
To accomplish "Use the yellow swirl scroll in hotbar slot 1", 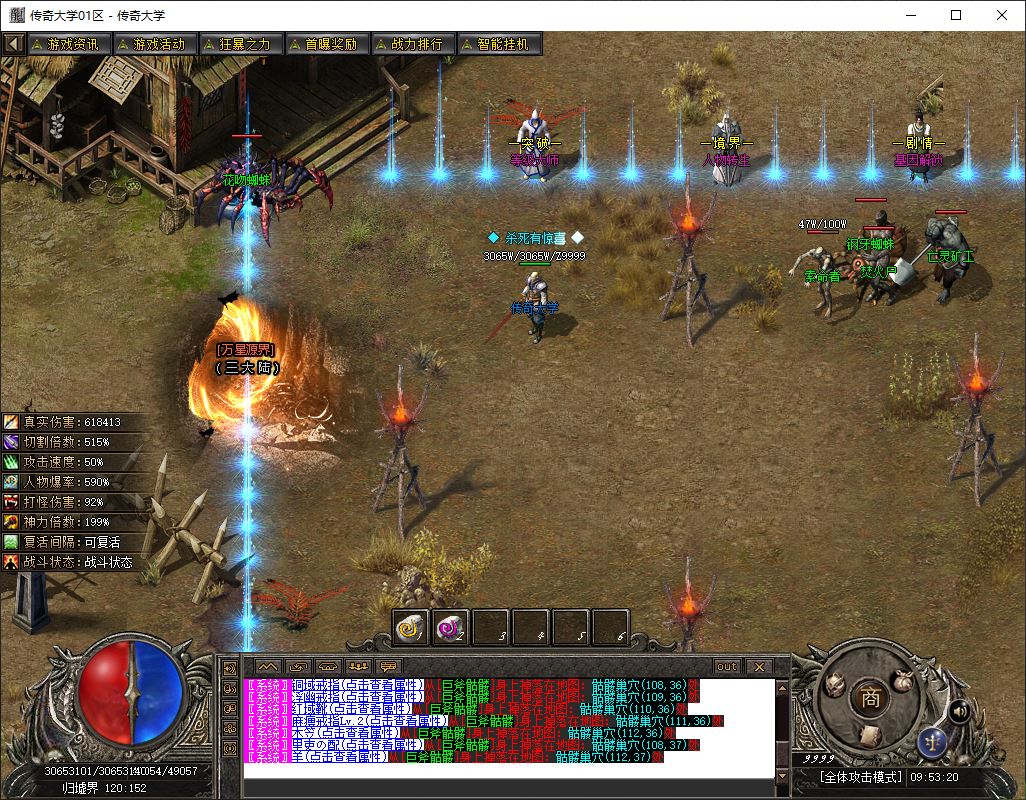I will 410,627.
